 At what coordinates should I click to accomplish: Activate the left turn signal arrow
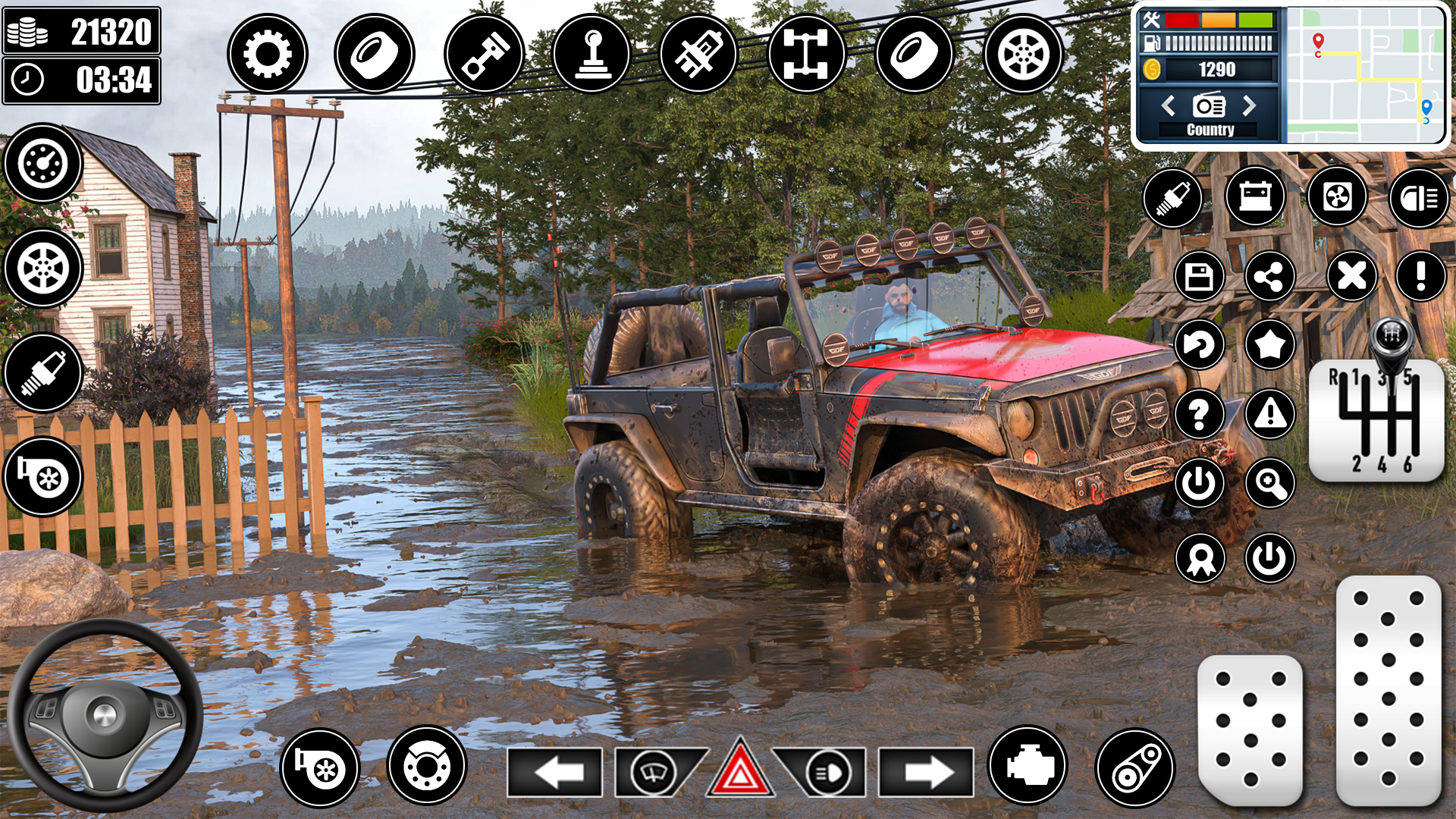[556, 773]
